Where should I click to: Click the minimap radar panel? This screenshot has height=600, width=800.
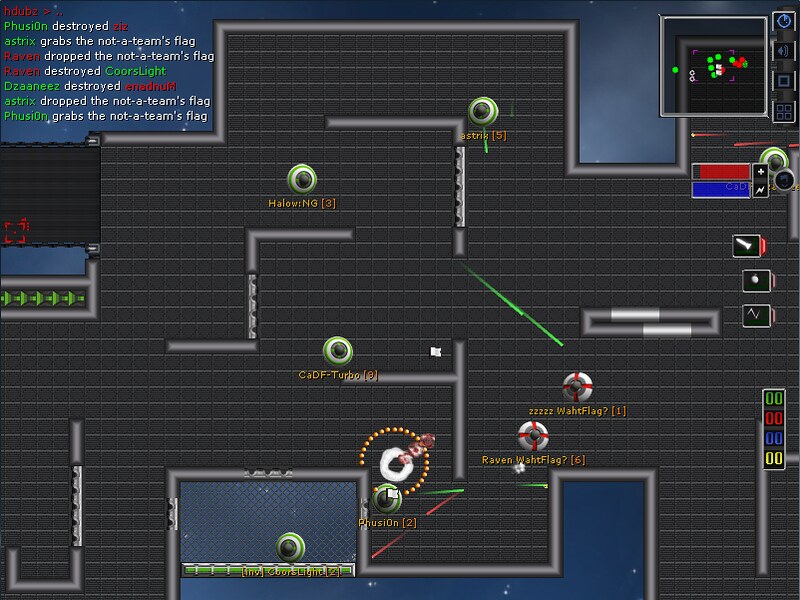coord(713,64)
